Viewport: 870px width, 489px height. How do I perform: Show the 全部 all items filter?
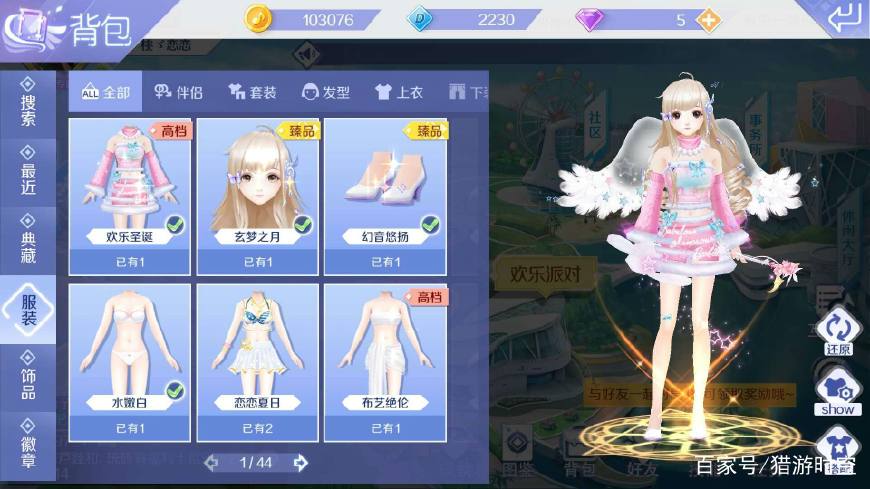106,92
